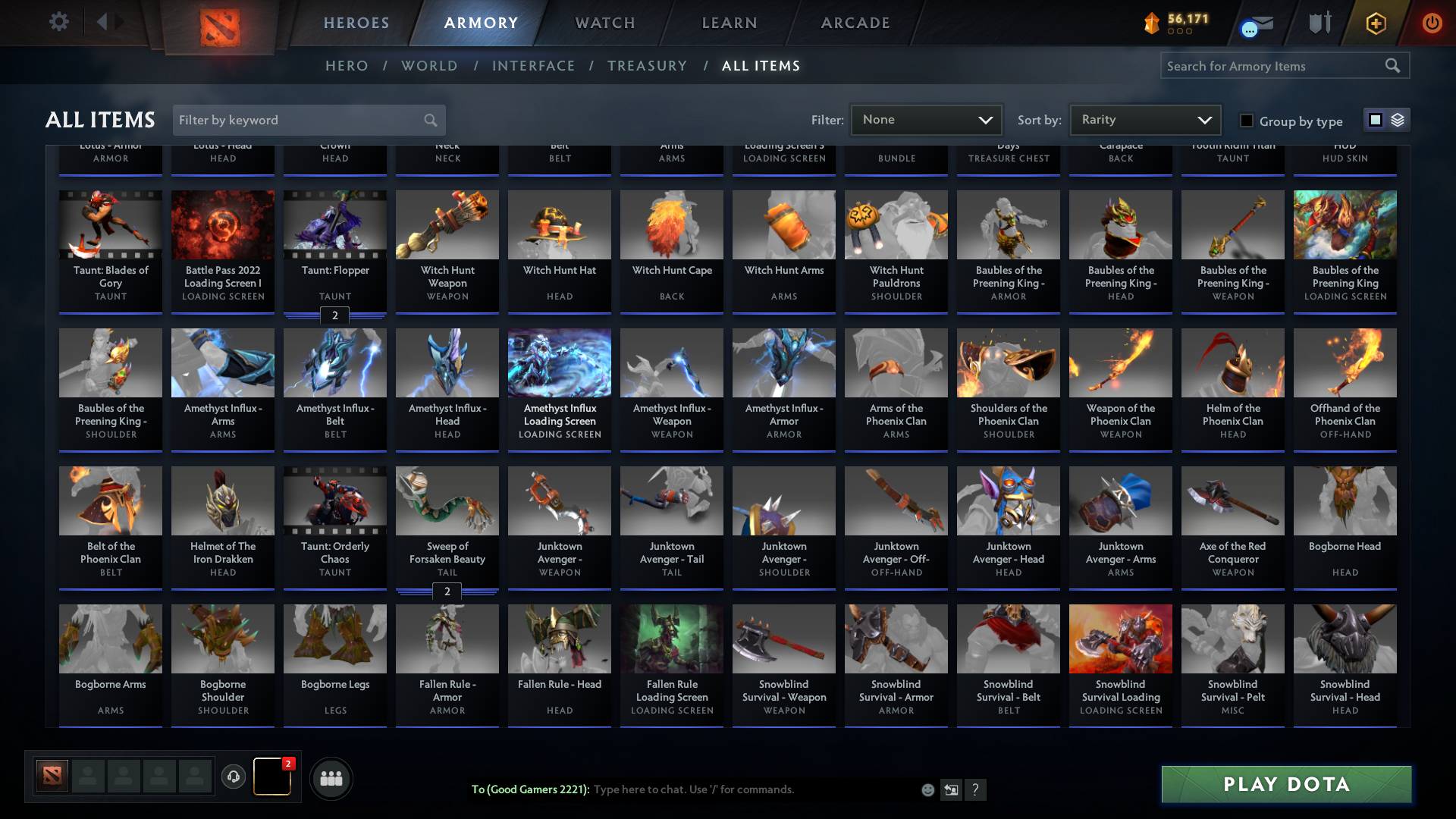Open the Filter dropdown set to None
This screenshot has height=819, width=1456.
point(925,119)
